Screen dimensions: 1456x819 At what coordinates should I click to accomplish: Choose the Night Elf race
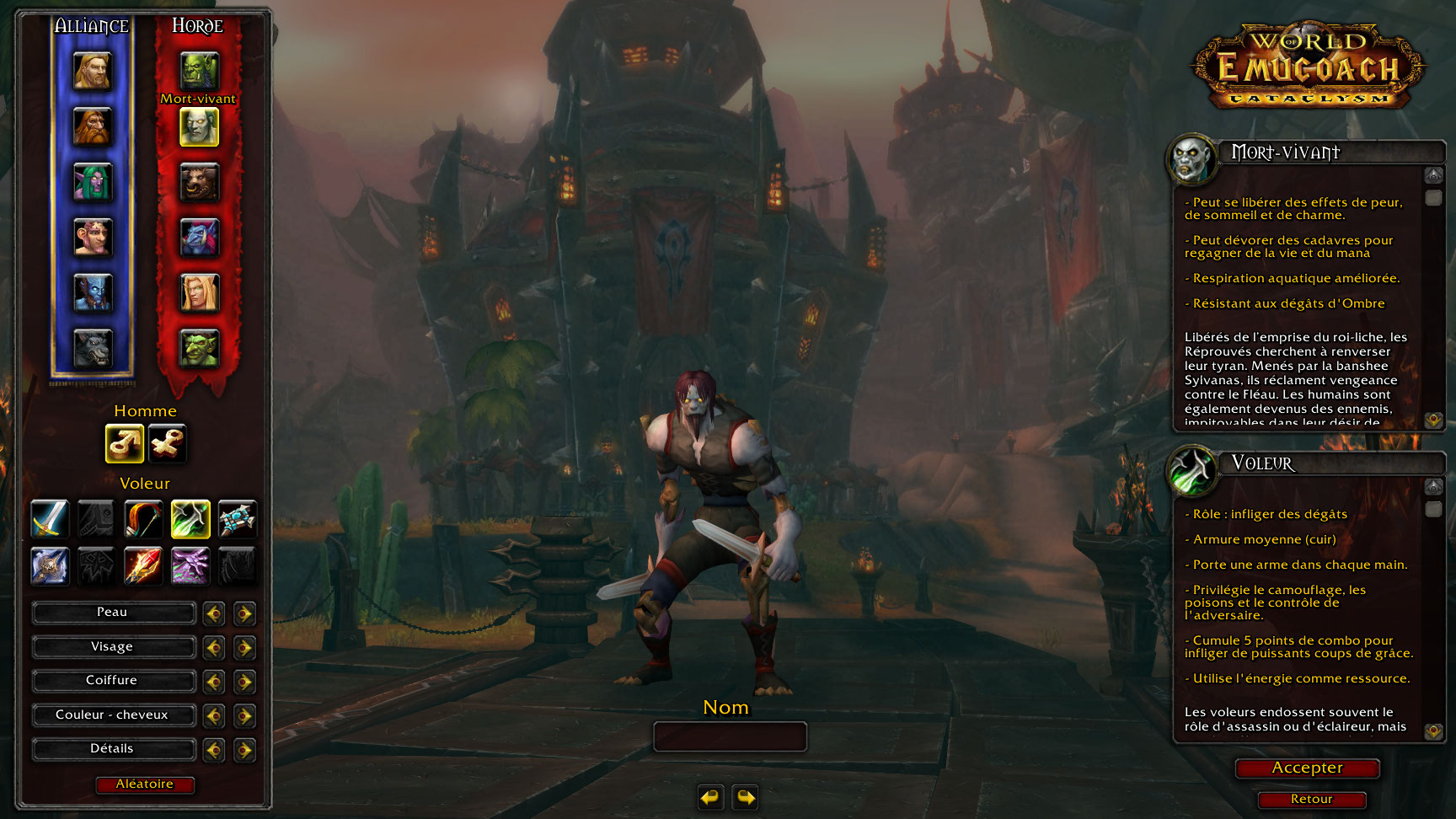click(x=92, y=182)
